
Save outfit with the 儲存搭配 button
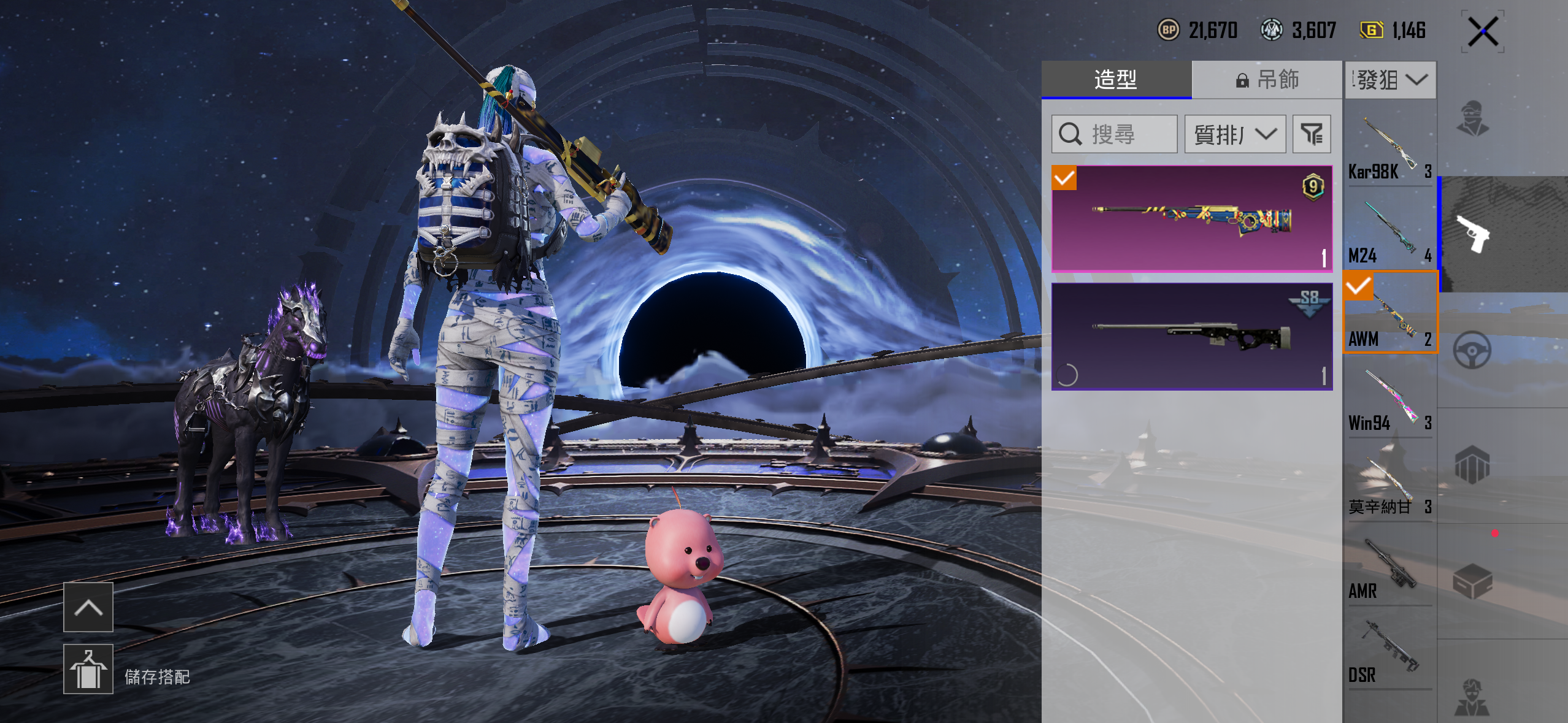(88, 669)
